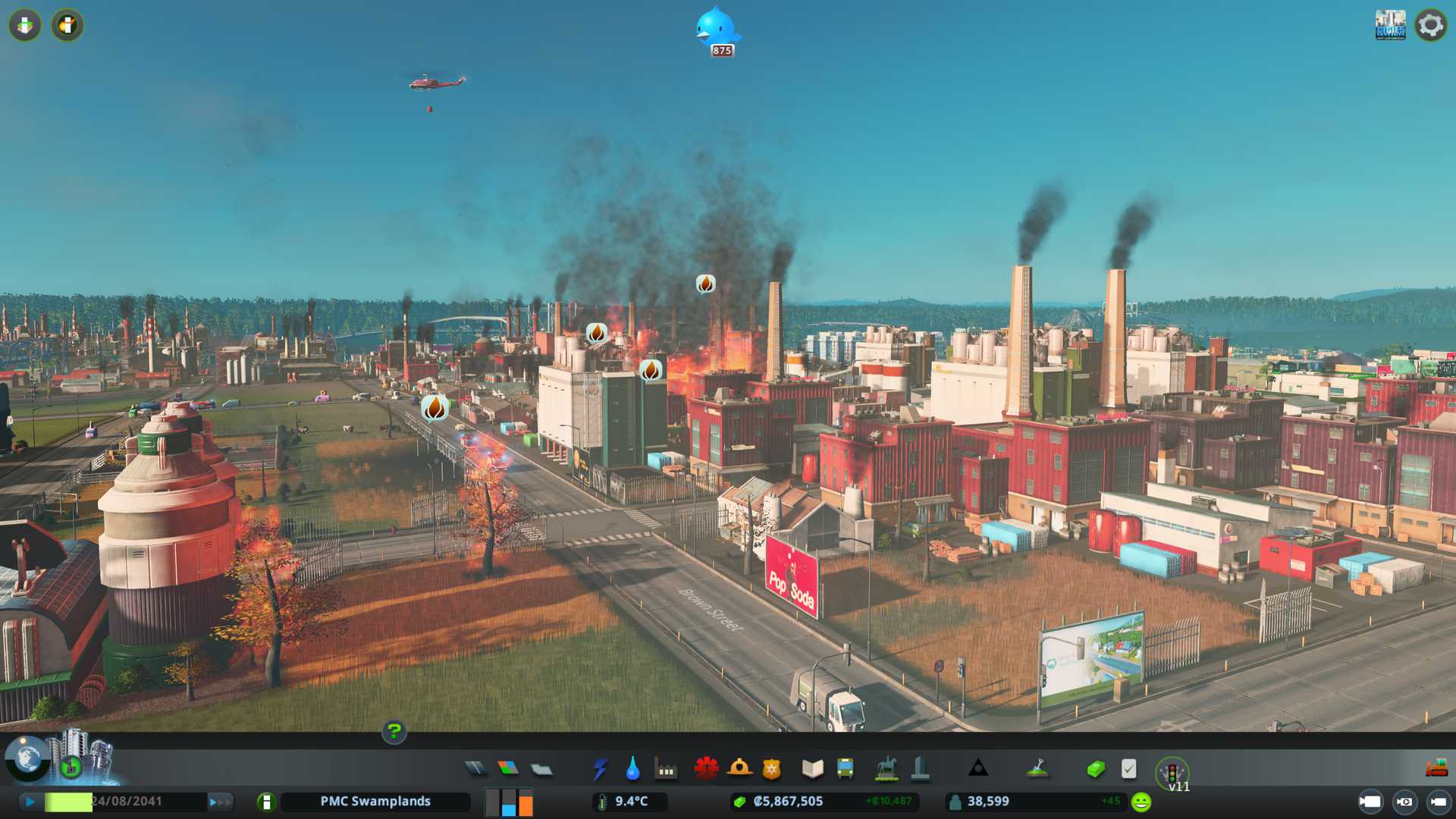Image resolution: width=1456 pixels, height=819 pixels.
Task: Open the Economy money panel
Action: tap(1095, 769)
